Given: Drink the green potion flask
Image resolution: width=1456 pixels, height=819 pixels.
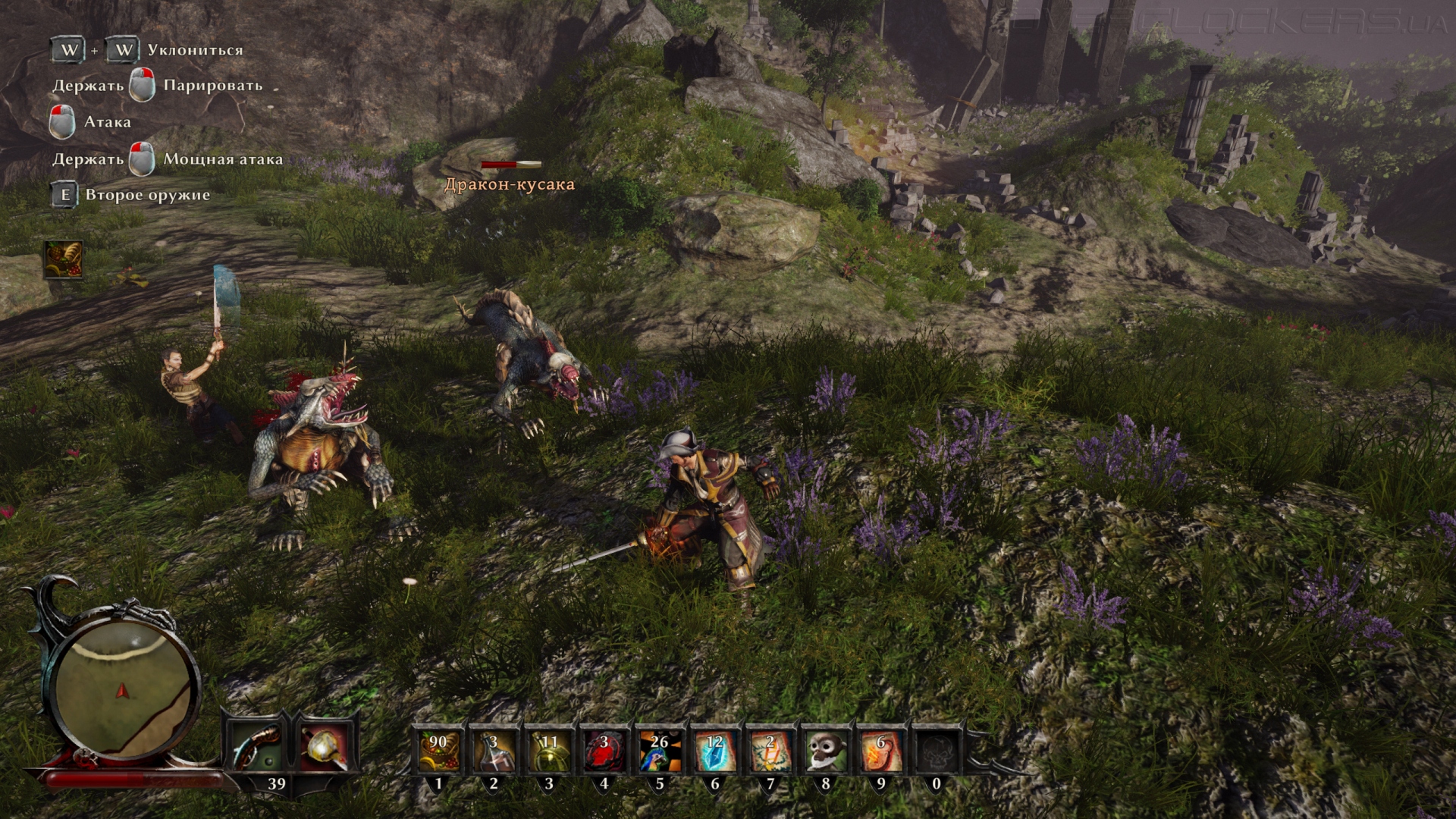Looking at the screenshot, I should (549, 751).
